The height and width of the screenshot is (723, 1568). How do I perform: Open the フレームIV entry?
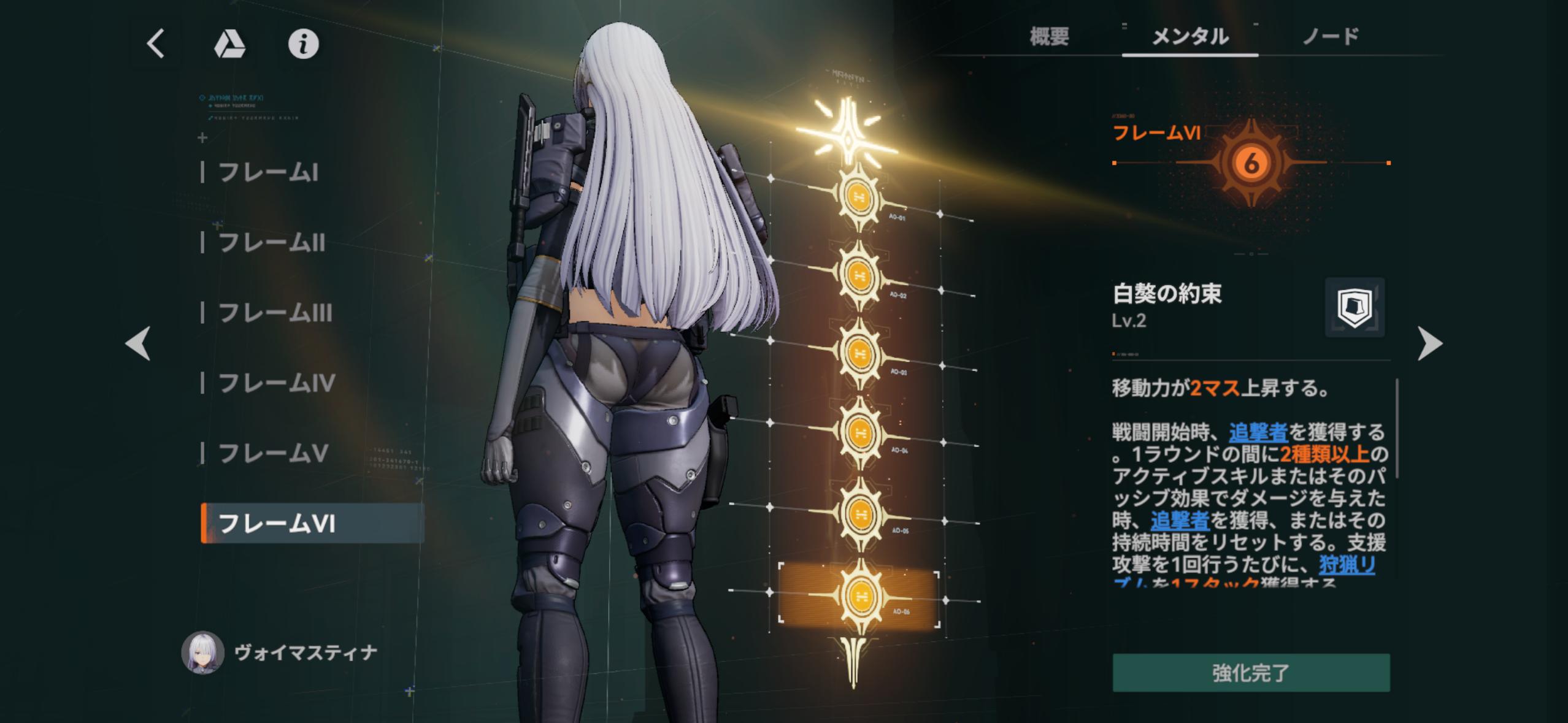[x=277, y=383]
